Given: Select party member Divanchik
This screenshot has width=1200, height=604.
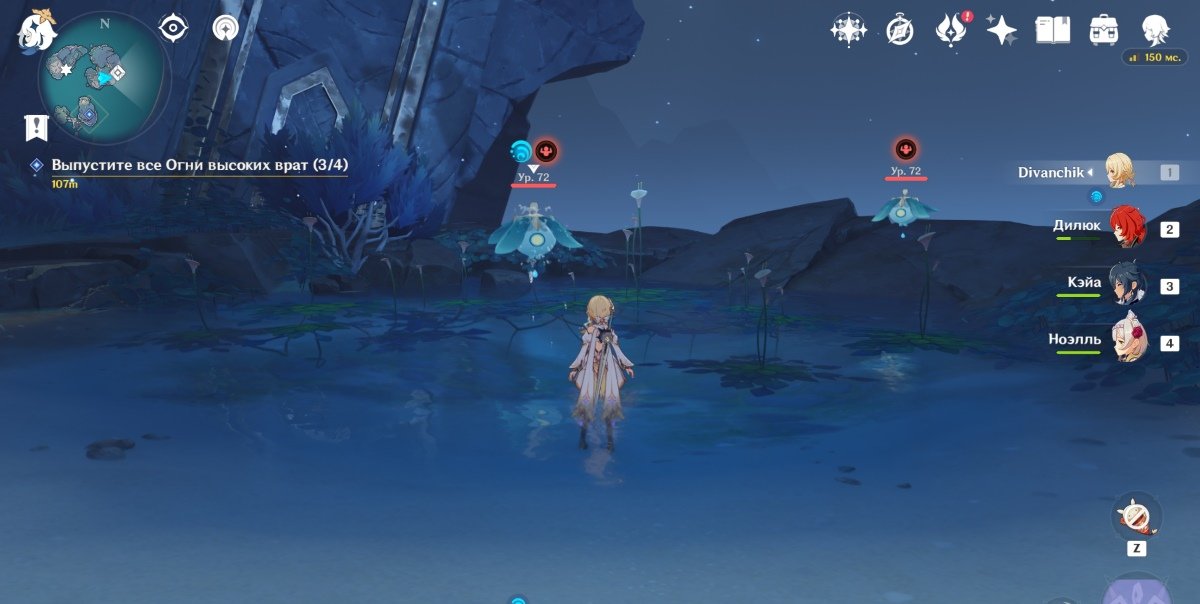Looking at the screenshot, I should (x=1119, y=172).
